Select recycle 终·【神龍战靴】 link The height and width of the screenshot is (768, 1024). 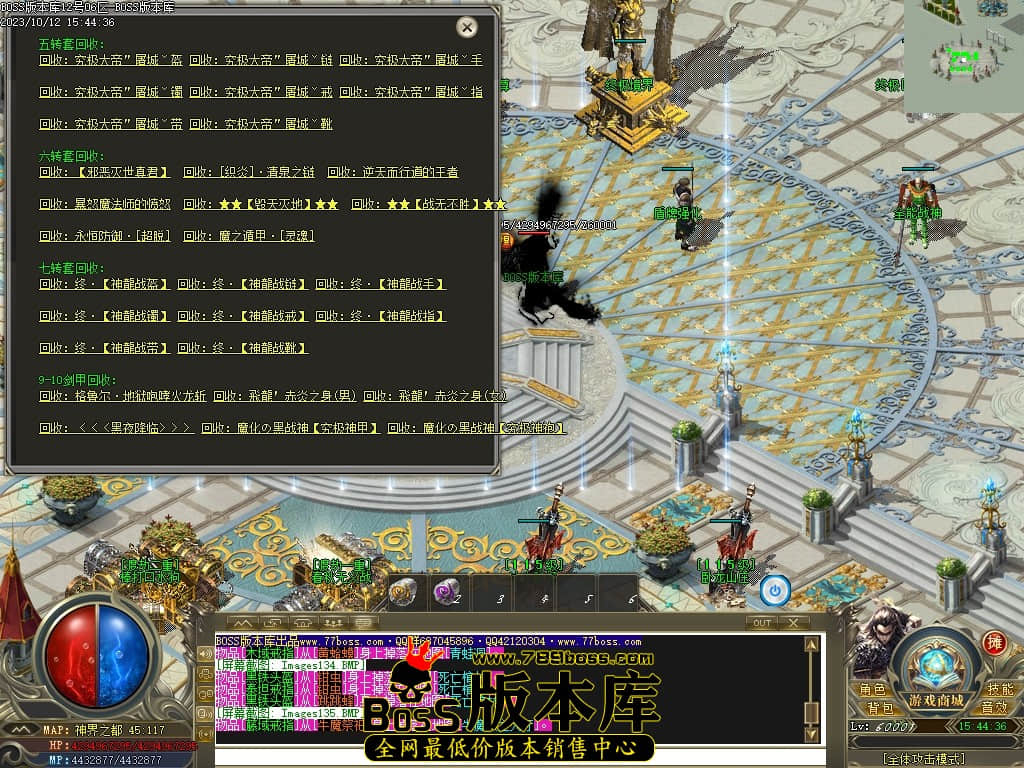[243, 348]
